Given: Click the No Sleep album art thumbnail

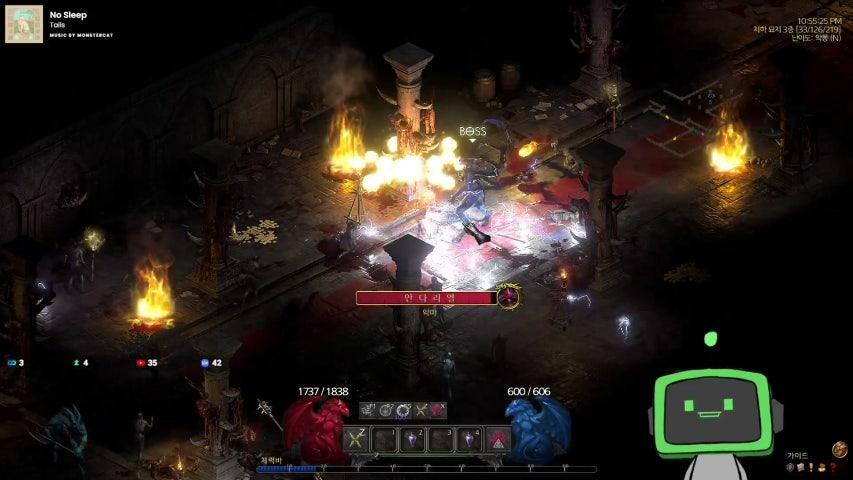Looking at the screenshot, I should click(x=24, y=24).
